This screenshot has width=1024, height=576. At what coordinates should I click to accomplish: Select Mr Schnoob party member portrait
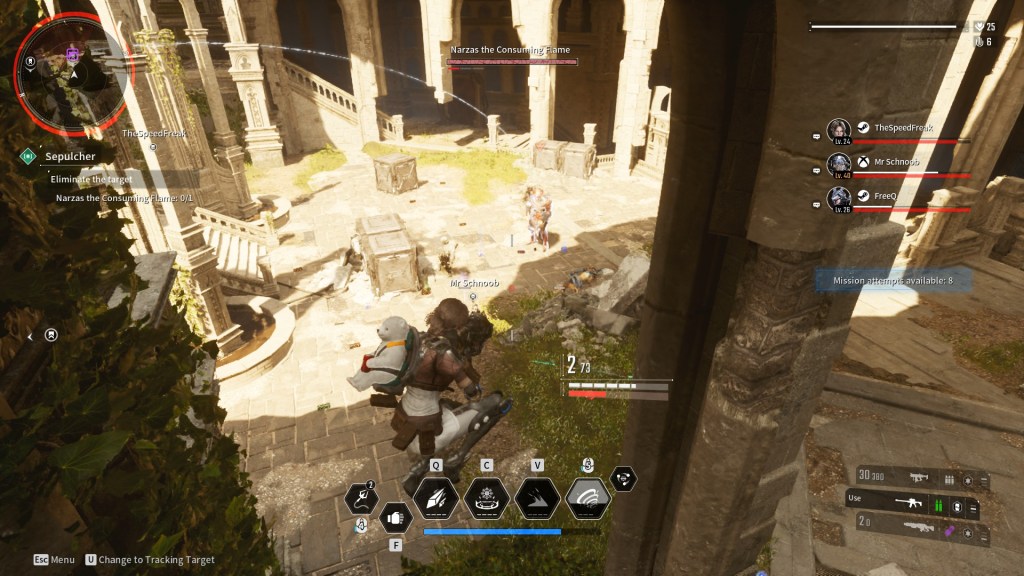tap(838, 164)
